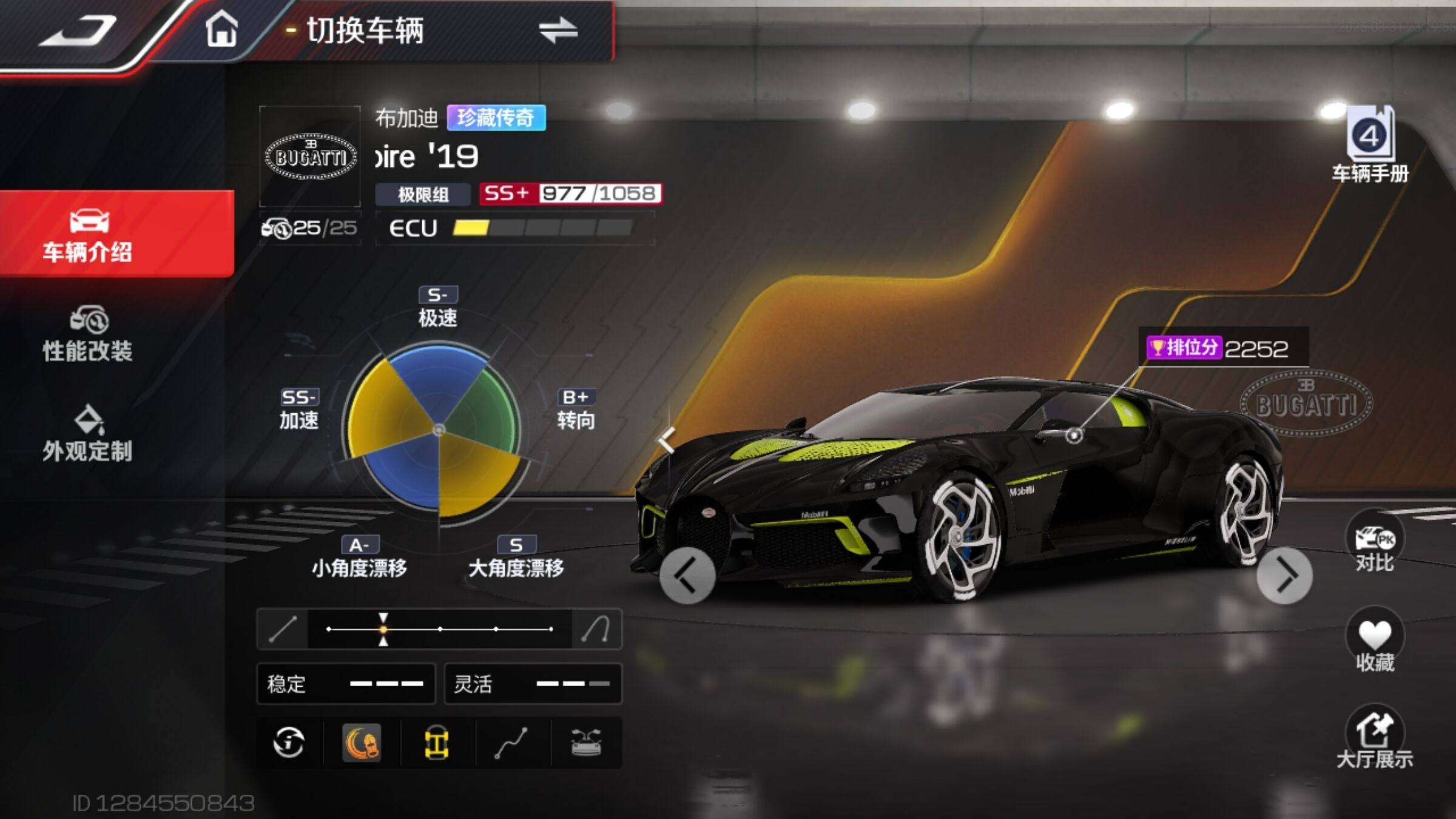Show the previous car with left arrow

pos(687,576)
